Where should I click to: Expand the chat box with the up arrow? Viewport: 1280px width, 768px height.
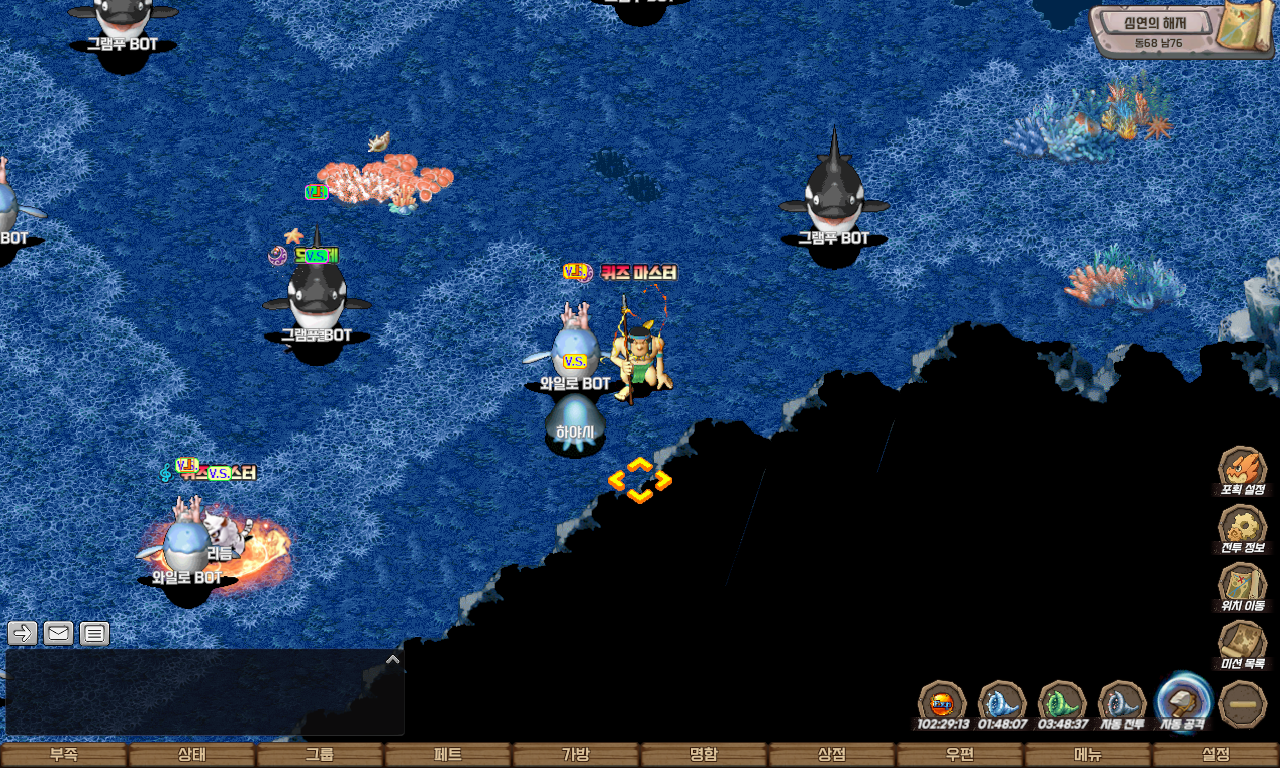pyautogui.click(x=393, y=659)
